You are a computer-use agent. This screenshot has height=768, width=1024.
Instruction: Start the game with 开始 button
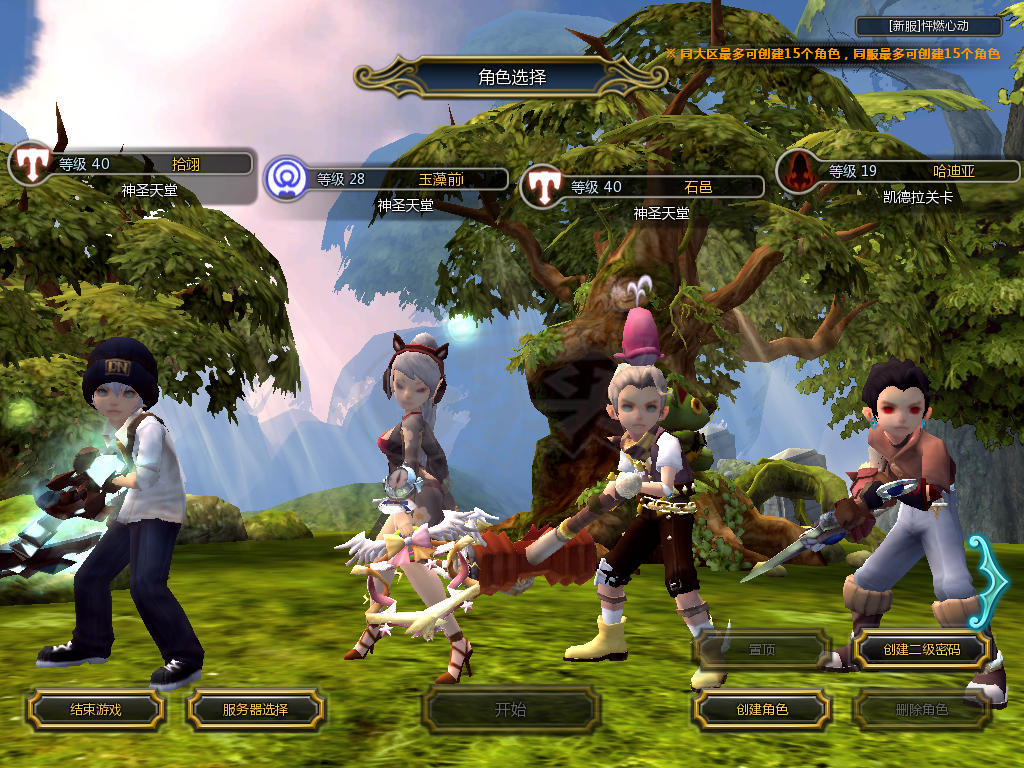510,710
